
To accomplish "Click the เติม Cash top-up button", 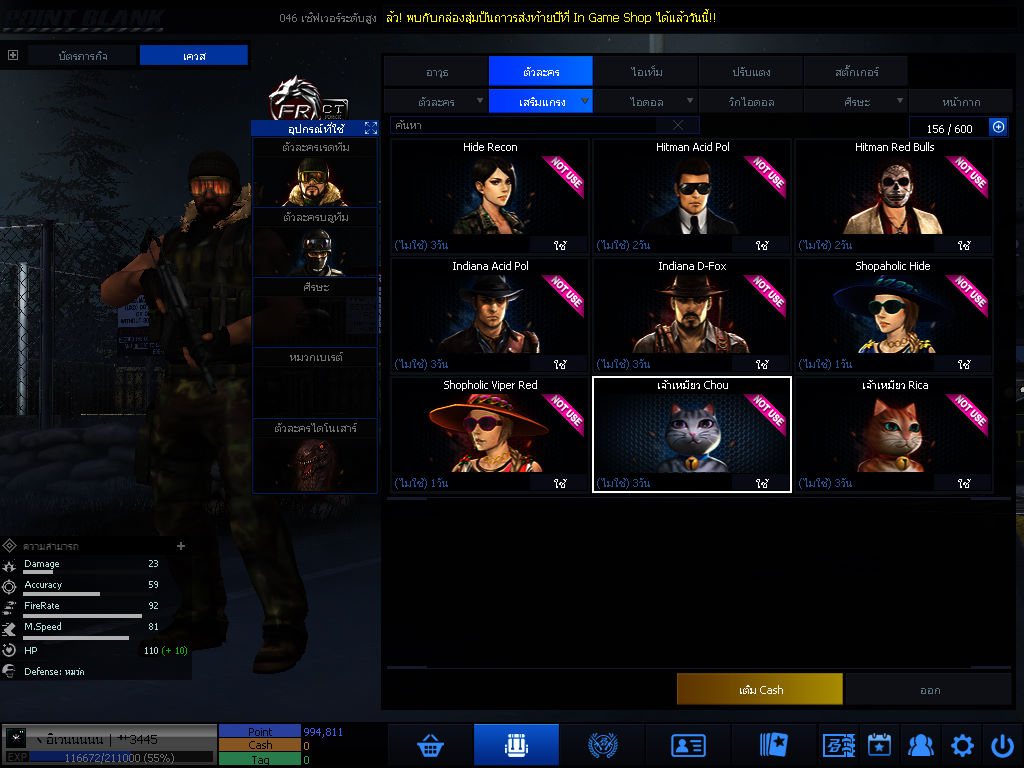I will click(759, 689).
